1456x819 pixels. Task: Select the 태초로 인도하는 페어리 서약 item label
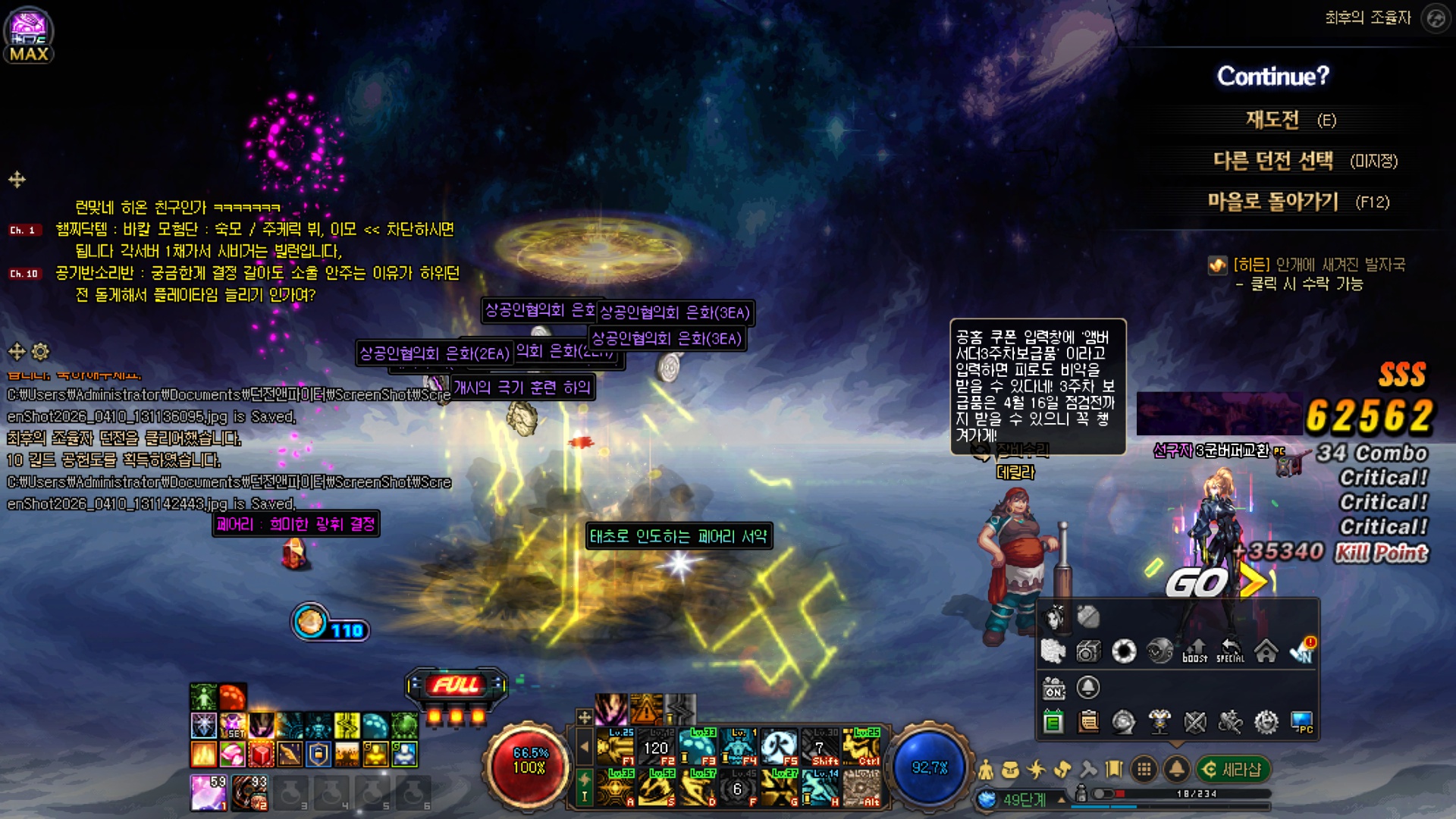coord(679,536)
